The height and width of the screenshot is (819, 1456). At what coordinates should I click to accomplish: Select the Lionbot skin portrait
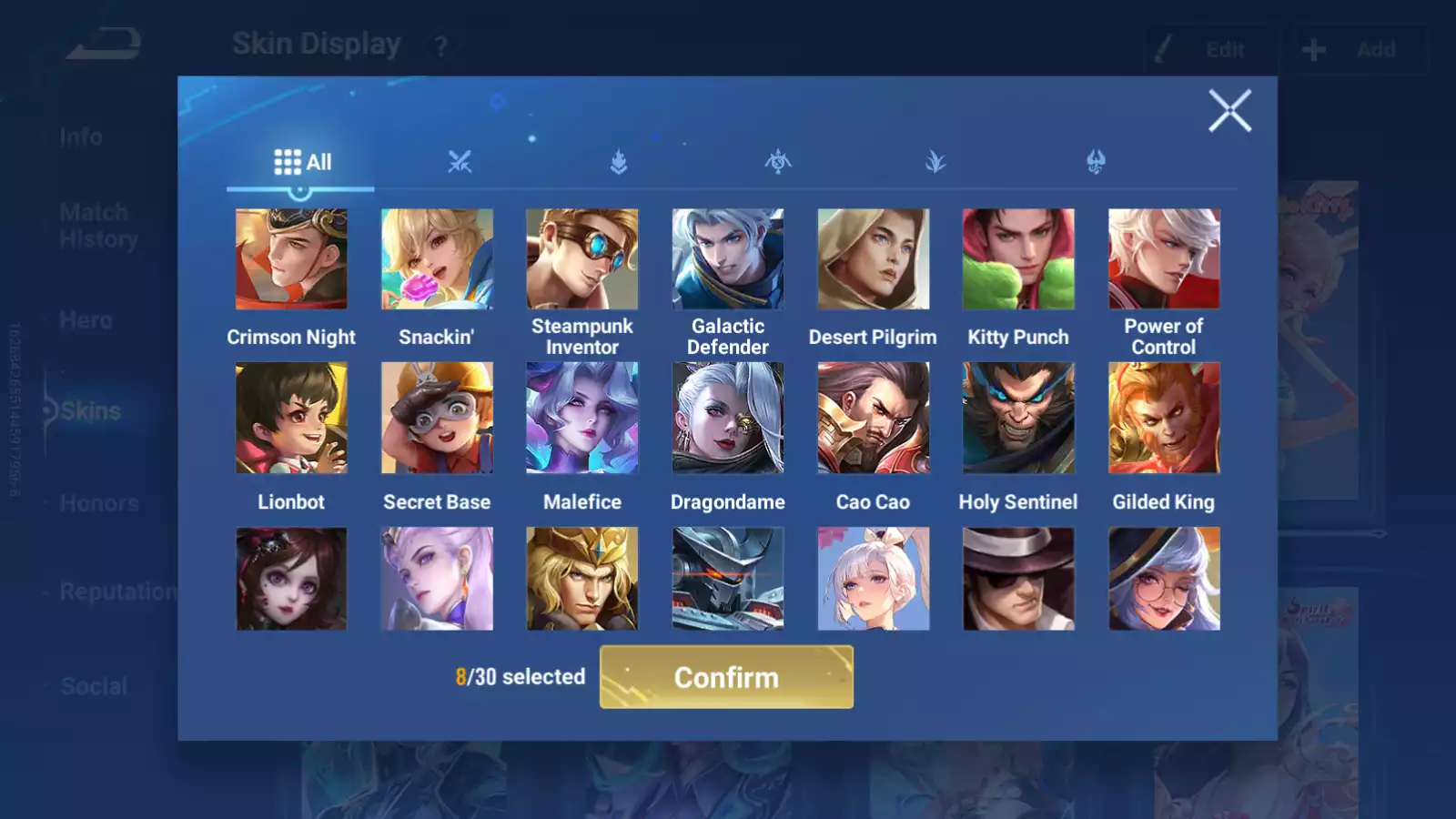(291, 418)
